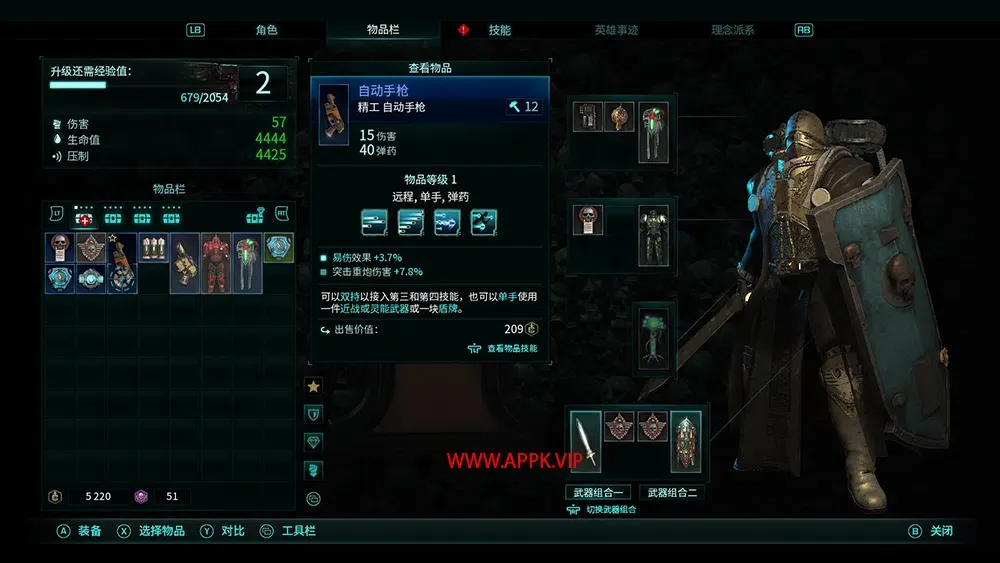This screenshot has width=1000, height=563.
Task: Open the 理念派系 tab
Action: pos(732,30)
